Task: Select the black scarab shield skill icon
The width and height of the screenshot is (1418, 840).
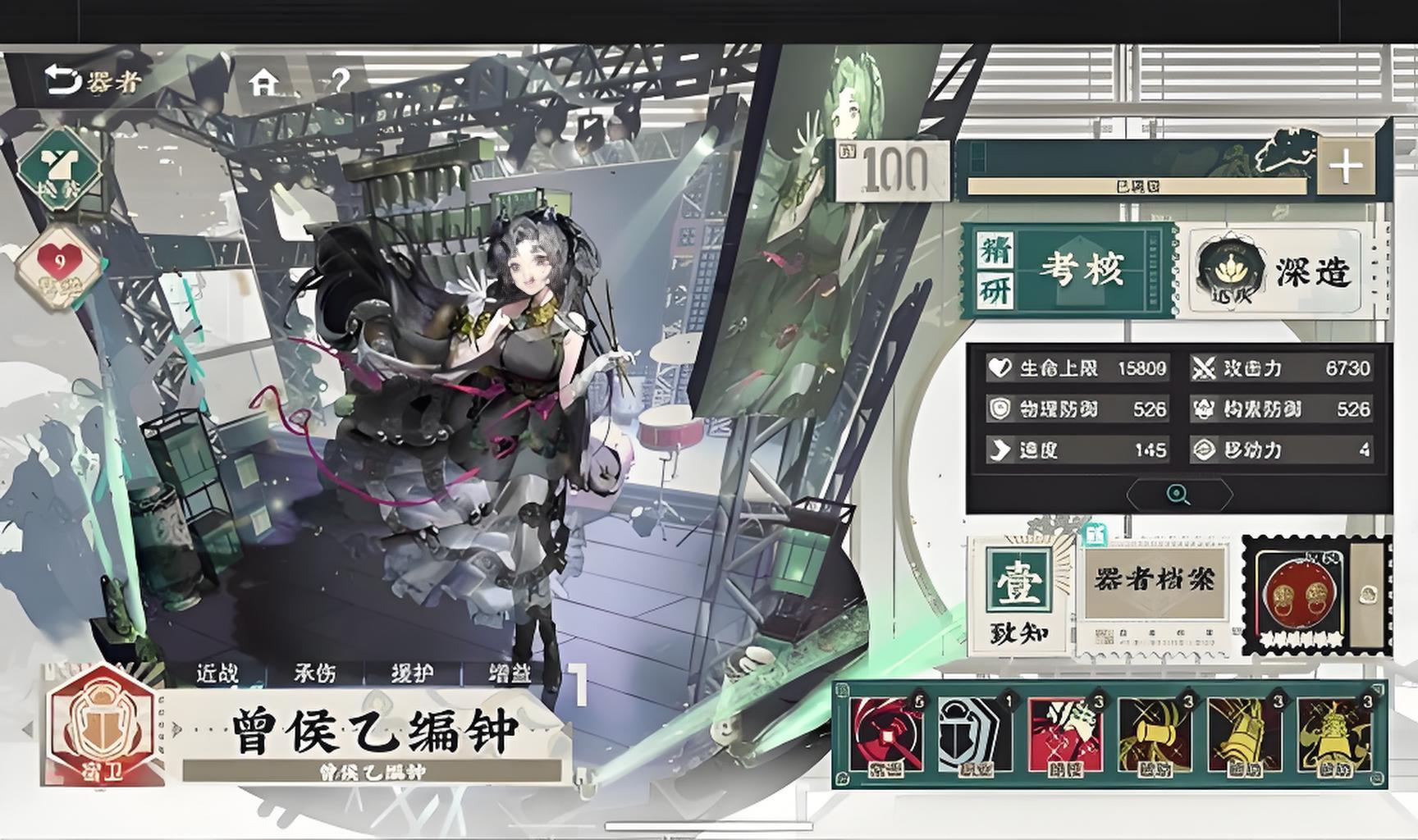Action: click(974, 735)
